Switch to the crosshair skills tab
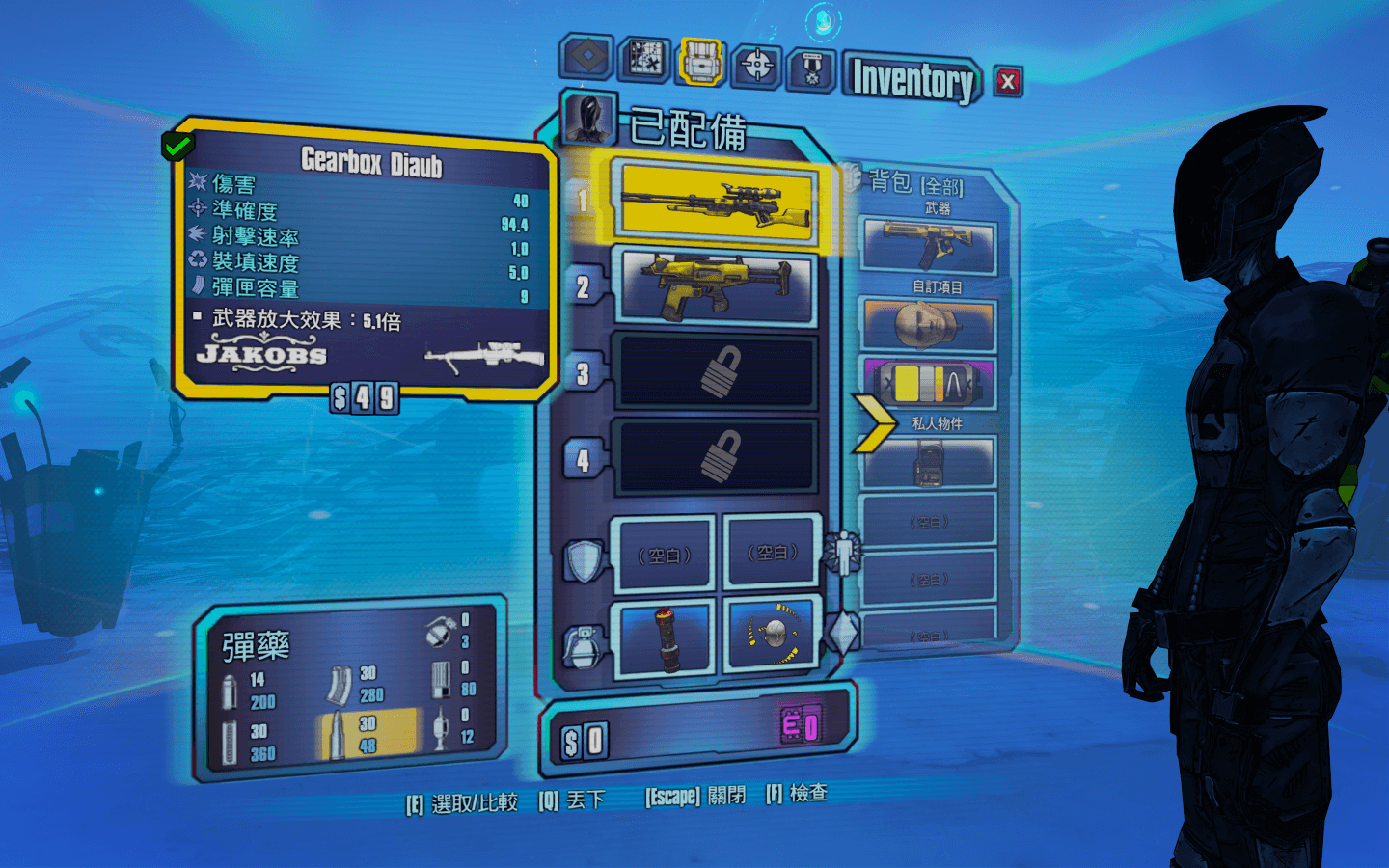 (756, 66)
